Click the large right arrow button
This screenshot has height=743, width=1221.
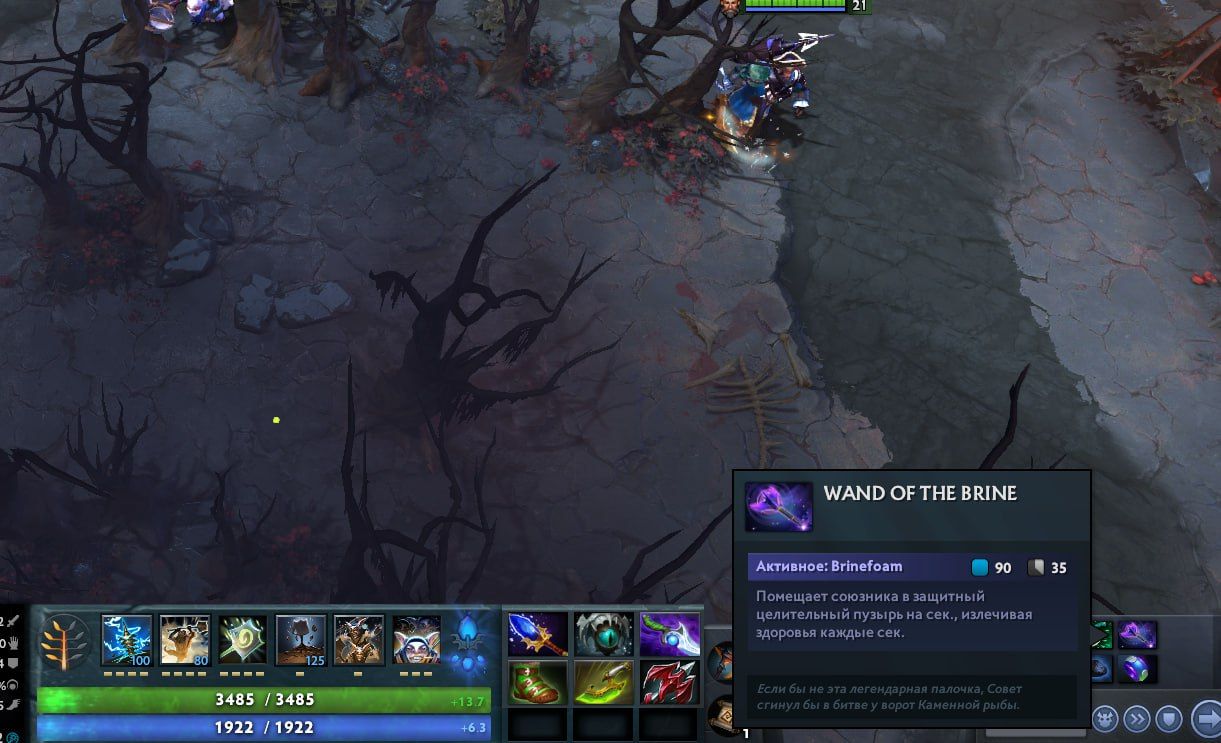[x=1206, y=718]
